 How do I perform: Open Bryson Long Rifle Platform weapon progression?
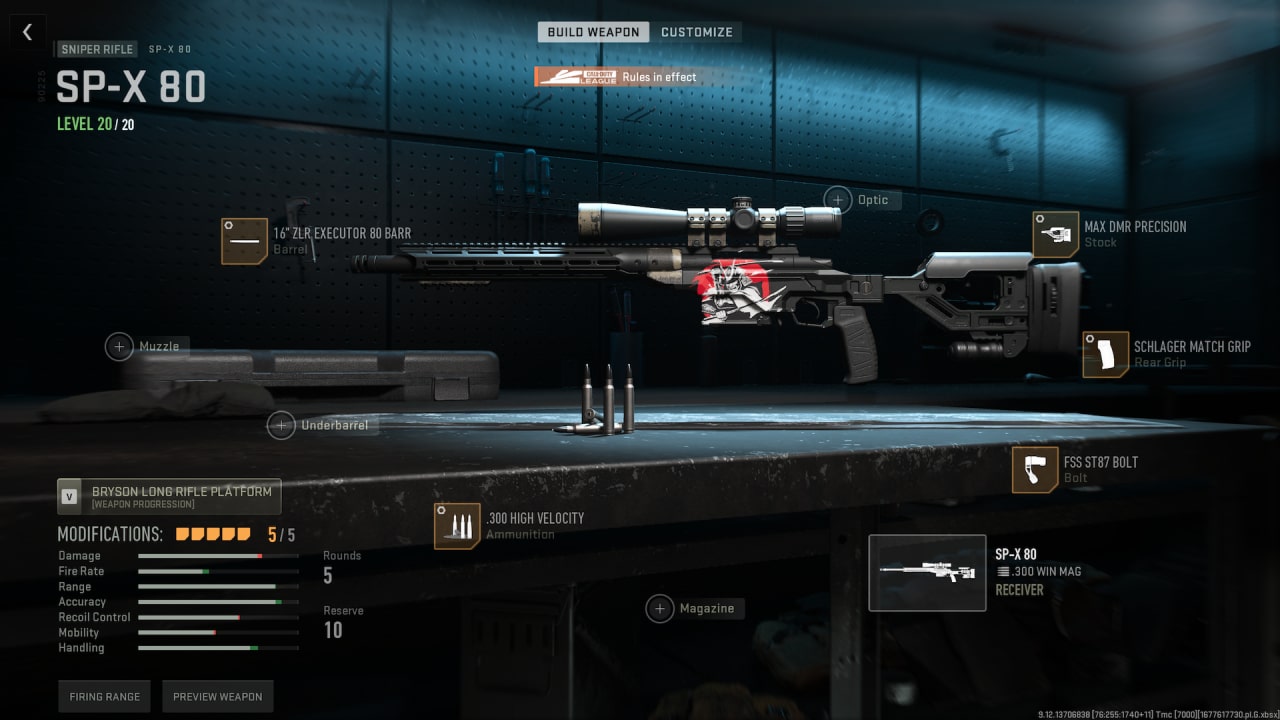[169, 496]
